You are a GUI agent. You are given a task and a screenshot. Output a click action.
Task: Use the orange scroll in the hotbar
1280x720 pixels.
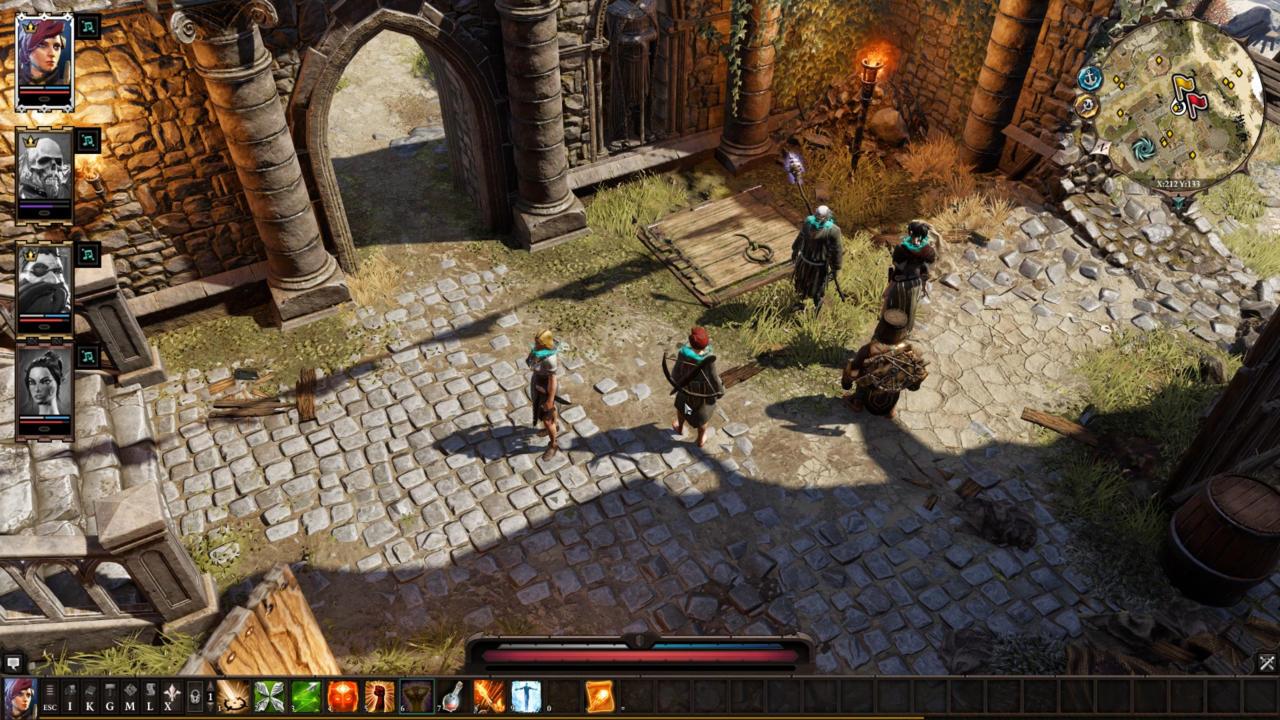click(x=600, y=696)
